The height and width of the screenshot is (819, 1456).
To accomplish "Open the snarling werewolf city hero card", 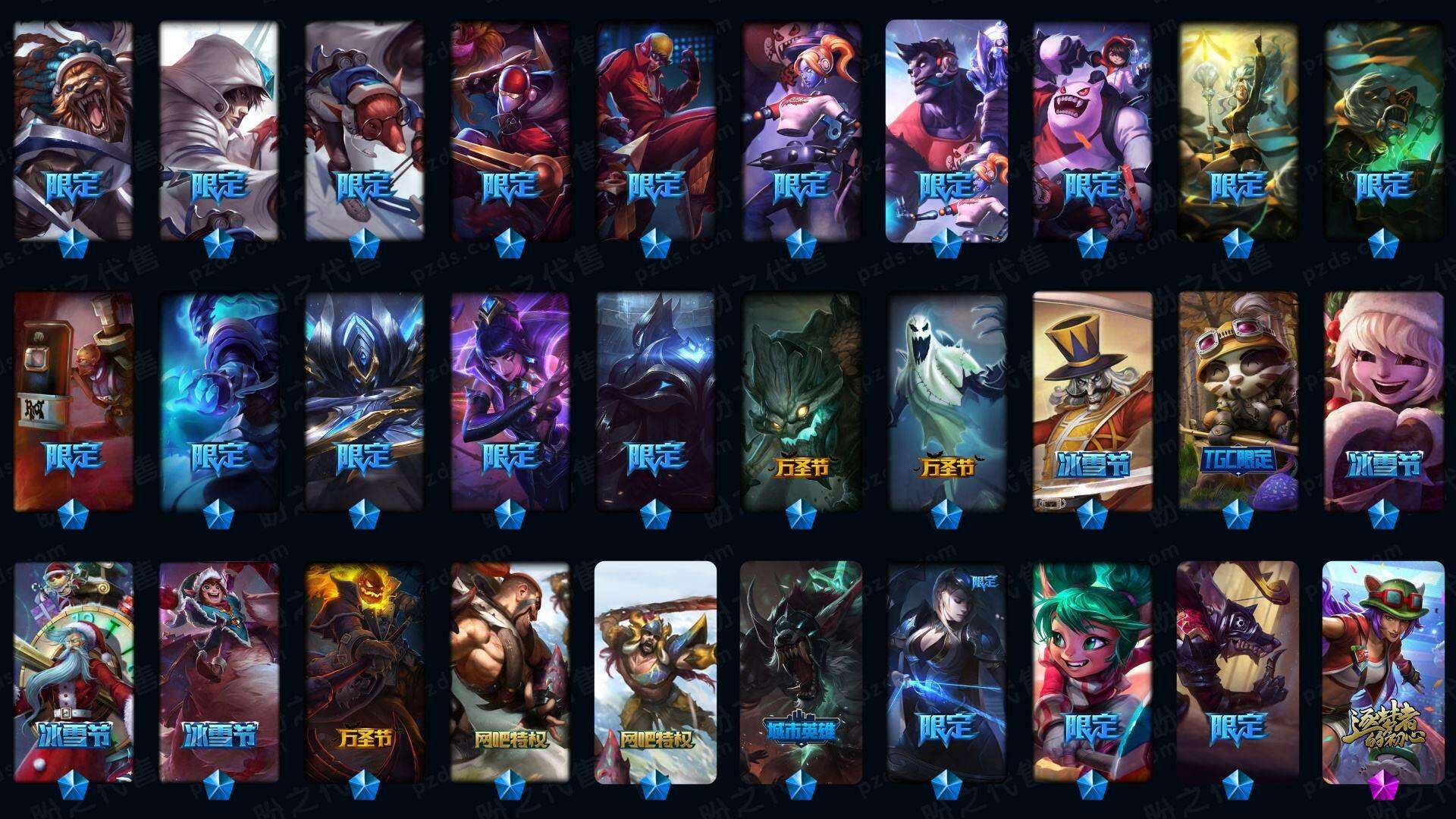I will coord(802,671).
